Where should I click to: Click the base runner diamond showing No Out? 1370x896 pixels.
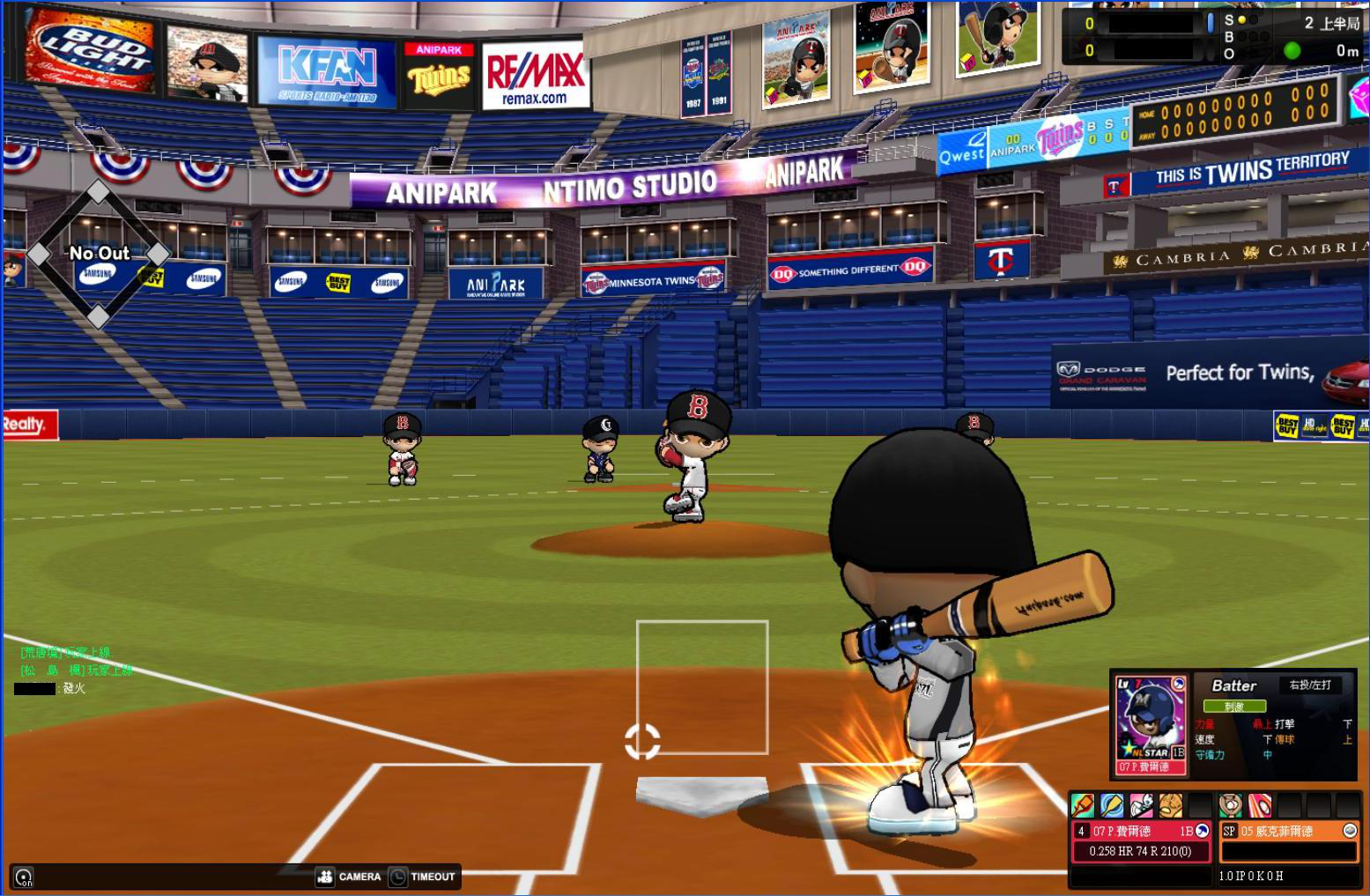98,254
